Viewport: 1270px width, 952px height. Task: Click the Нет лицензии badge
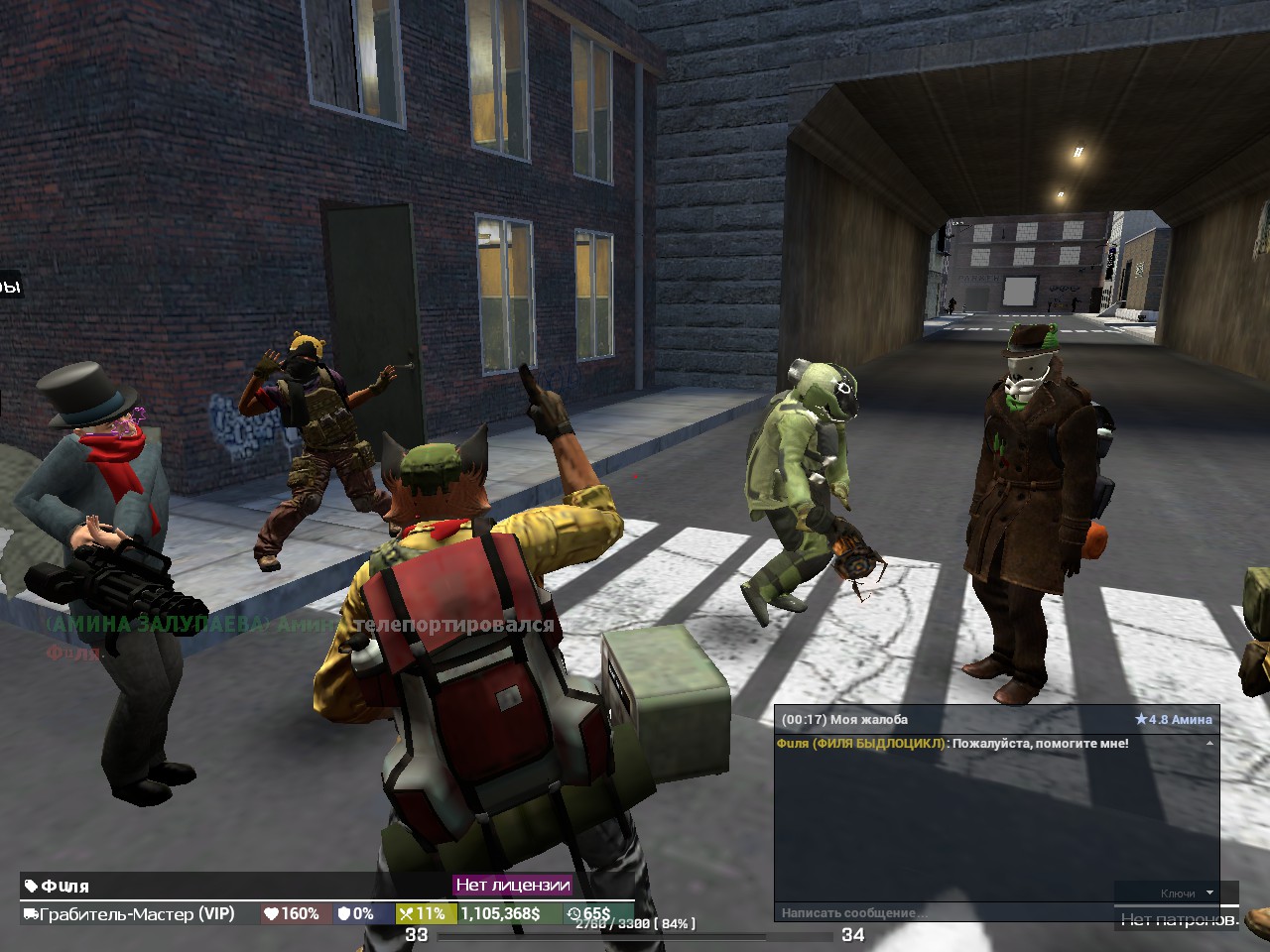tap(513, 884)
